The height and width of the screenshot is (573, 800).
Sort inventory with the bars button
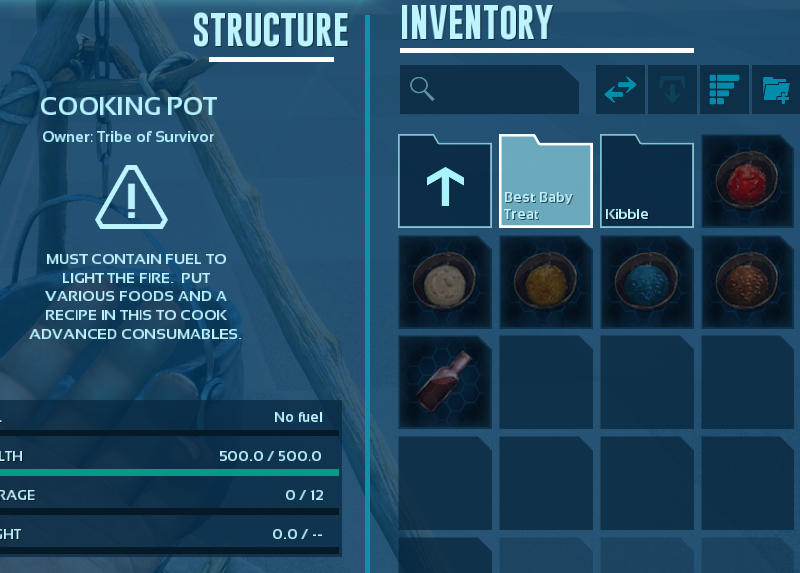pos(723,90)
